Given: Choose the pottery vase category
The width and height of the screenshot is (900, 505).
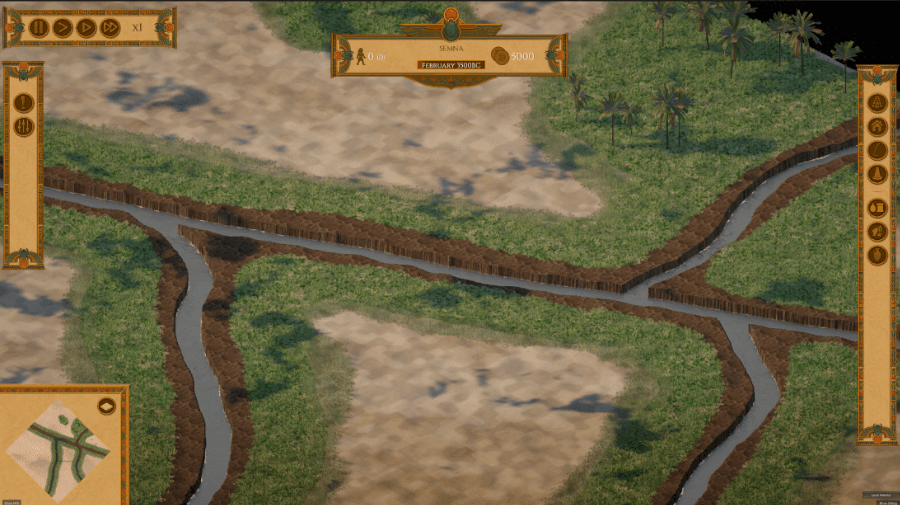Looking at the screenshot, I should coord(877,255).
